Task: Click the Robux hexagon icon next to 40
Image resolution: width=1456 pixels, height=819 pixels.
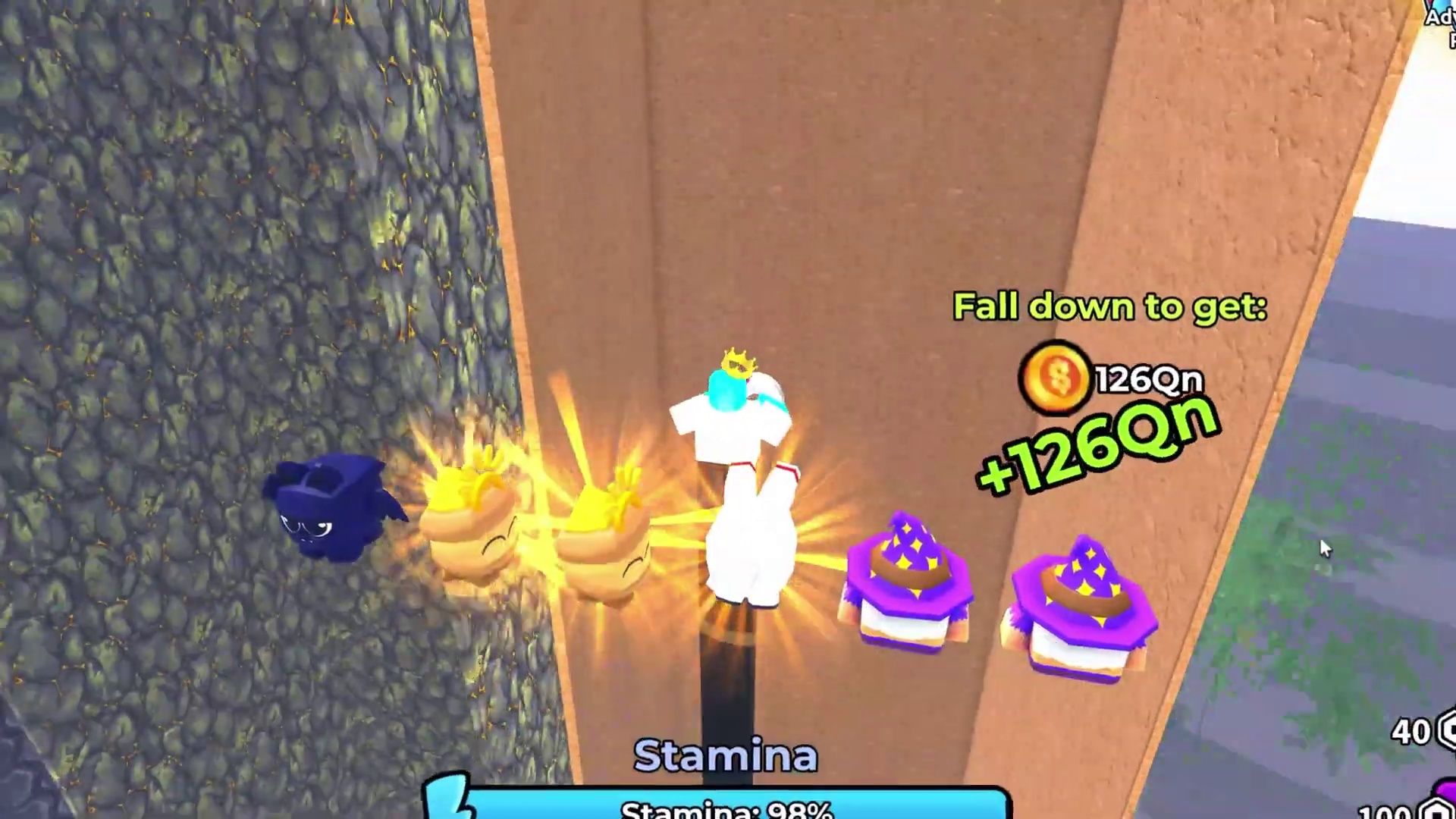Action: point(1445,730)
